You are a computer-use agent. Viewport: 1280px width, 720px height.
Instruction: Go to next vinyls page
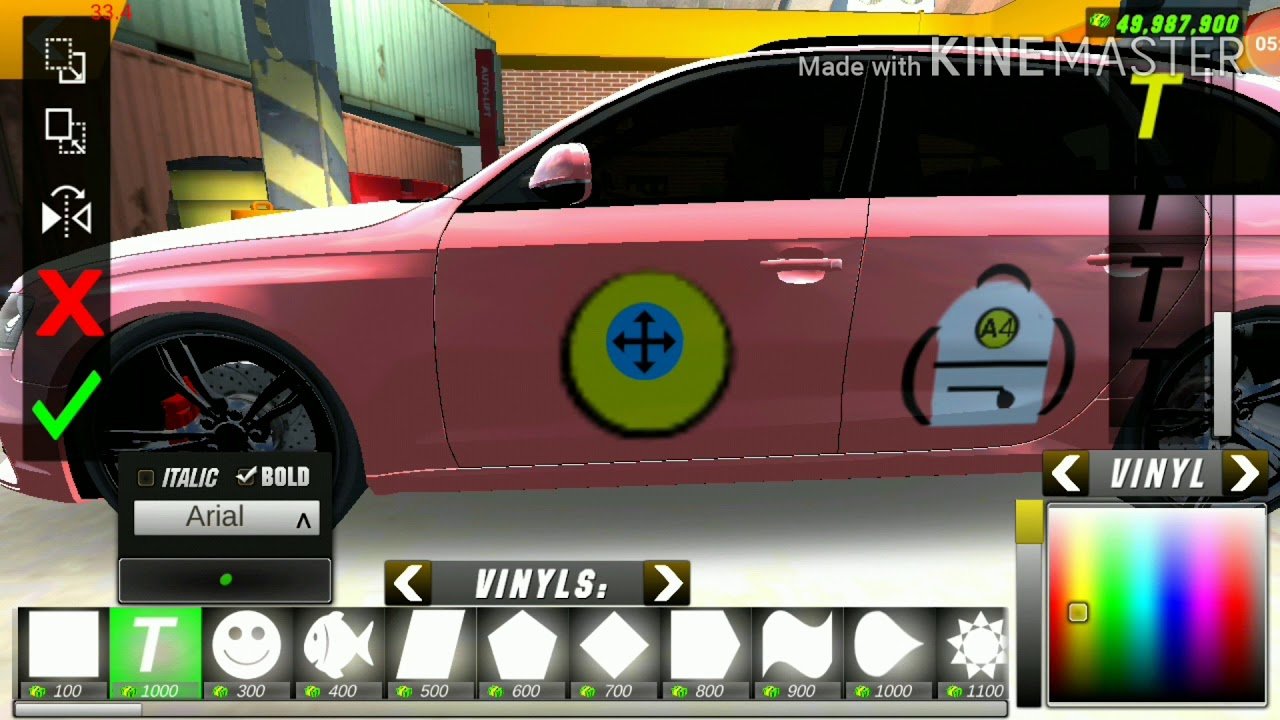[x=667, y=584]
